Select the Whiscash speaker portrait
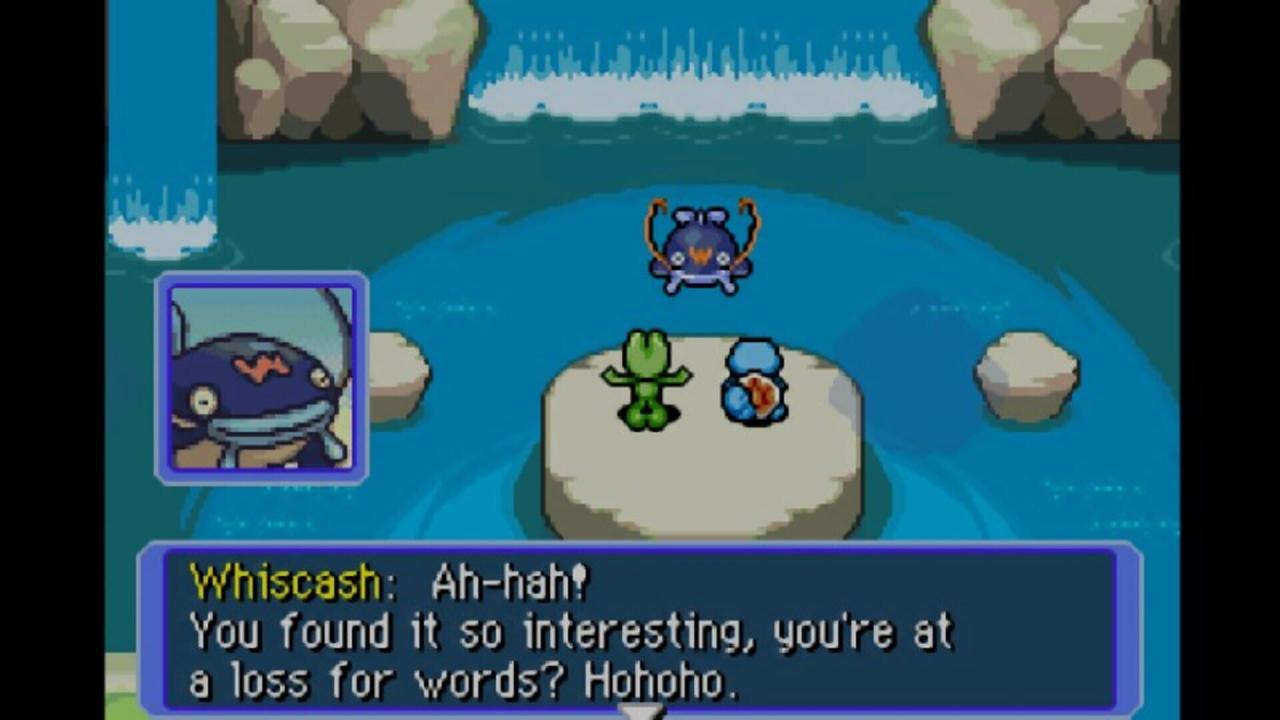This screenshot has height=720, width=1280. [x=262, y=378]
